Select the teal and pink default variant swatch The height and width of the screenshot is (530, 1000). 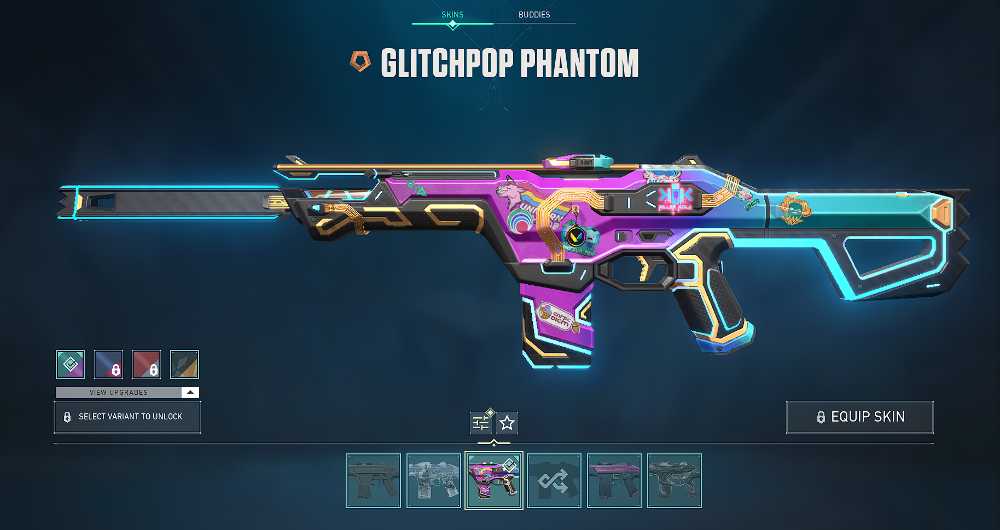(x=70, y=365)
